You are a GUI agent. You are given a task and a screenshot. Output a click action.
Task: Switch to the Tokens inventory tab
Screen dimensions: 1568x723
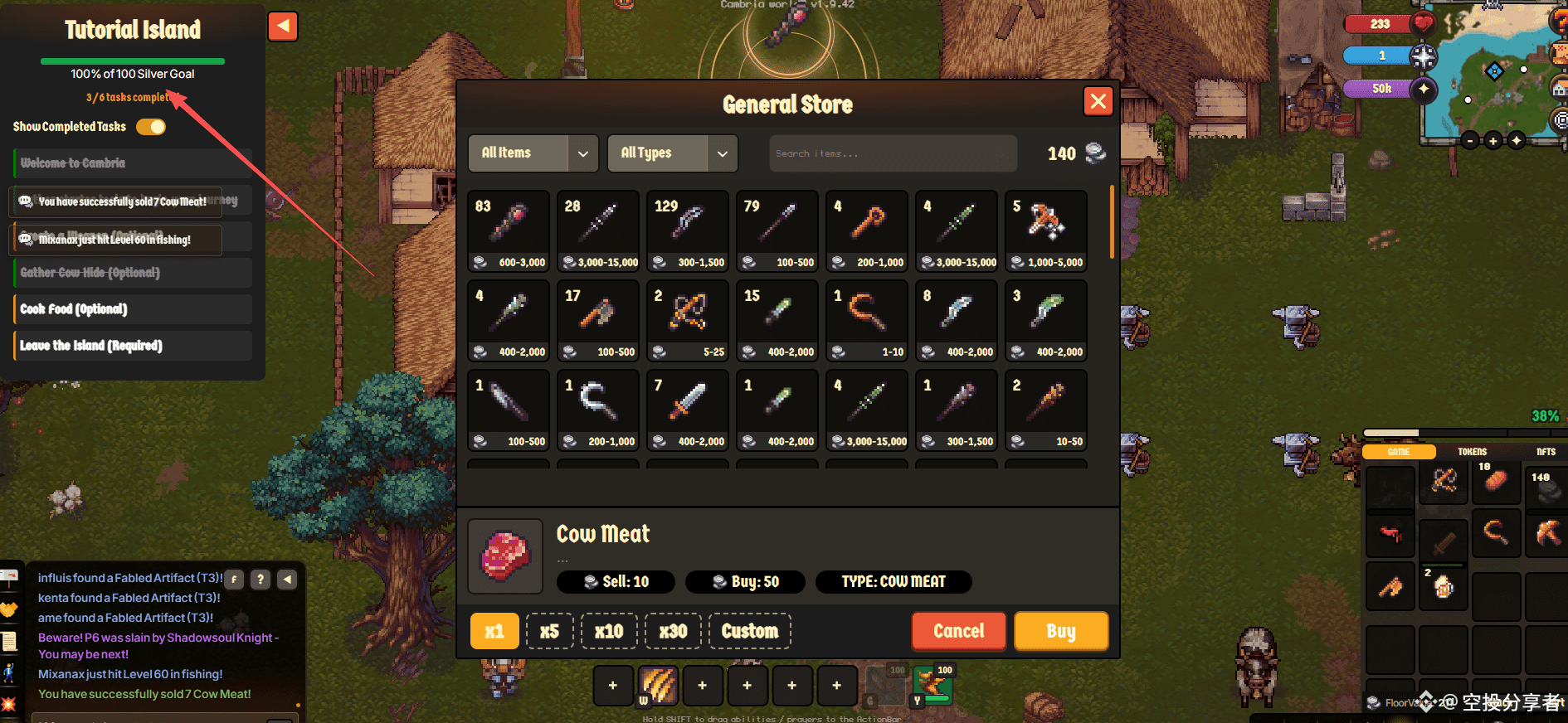(1472, 452)
